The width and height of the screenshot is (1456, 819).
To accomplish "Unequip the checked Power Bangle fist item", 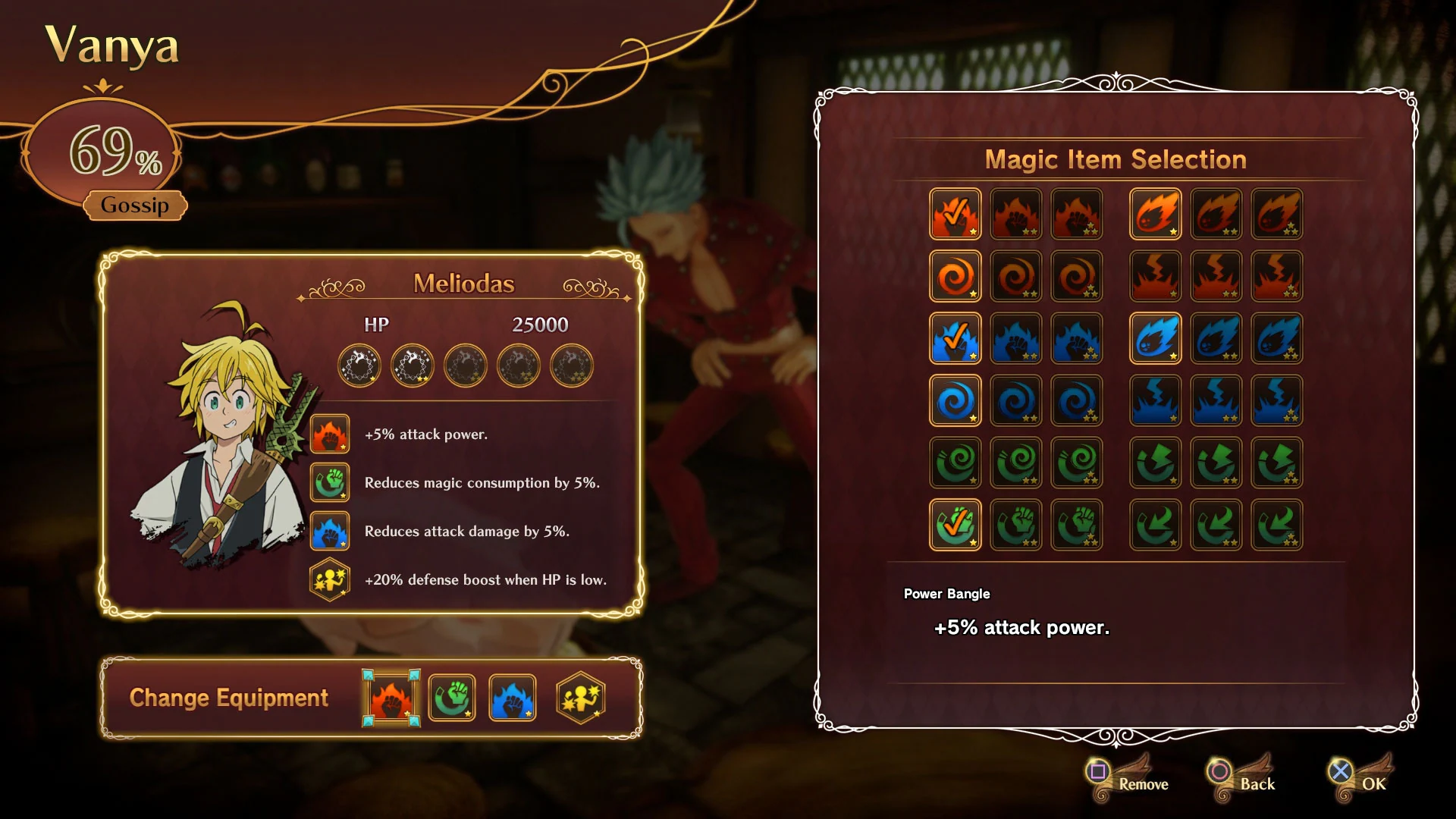I will pos(955,214).
